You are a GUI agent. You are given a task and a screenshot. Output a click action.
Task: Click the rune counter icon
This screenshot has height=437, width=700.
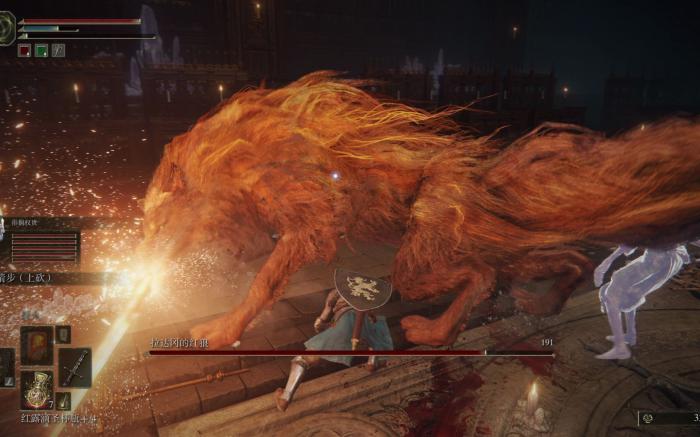pyautogui.click(x=647, y=418)
